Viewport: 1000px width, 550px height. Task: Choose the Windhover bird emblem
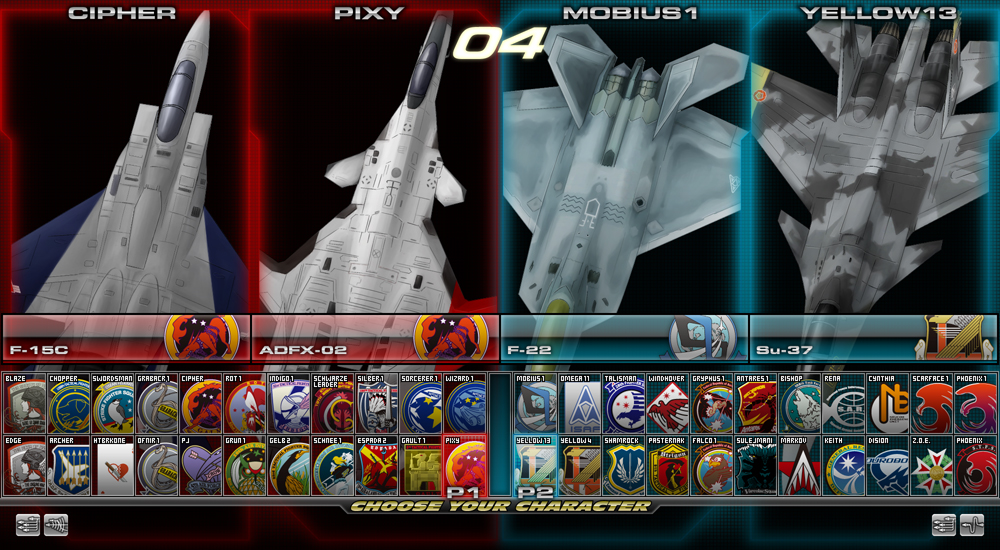tap(668, 403)
